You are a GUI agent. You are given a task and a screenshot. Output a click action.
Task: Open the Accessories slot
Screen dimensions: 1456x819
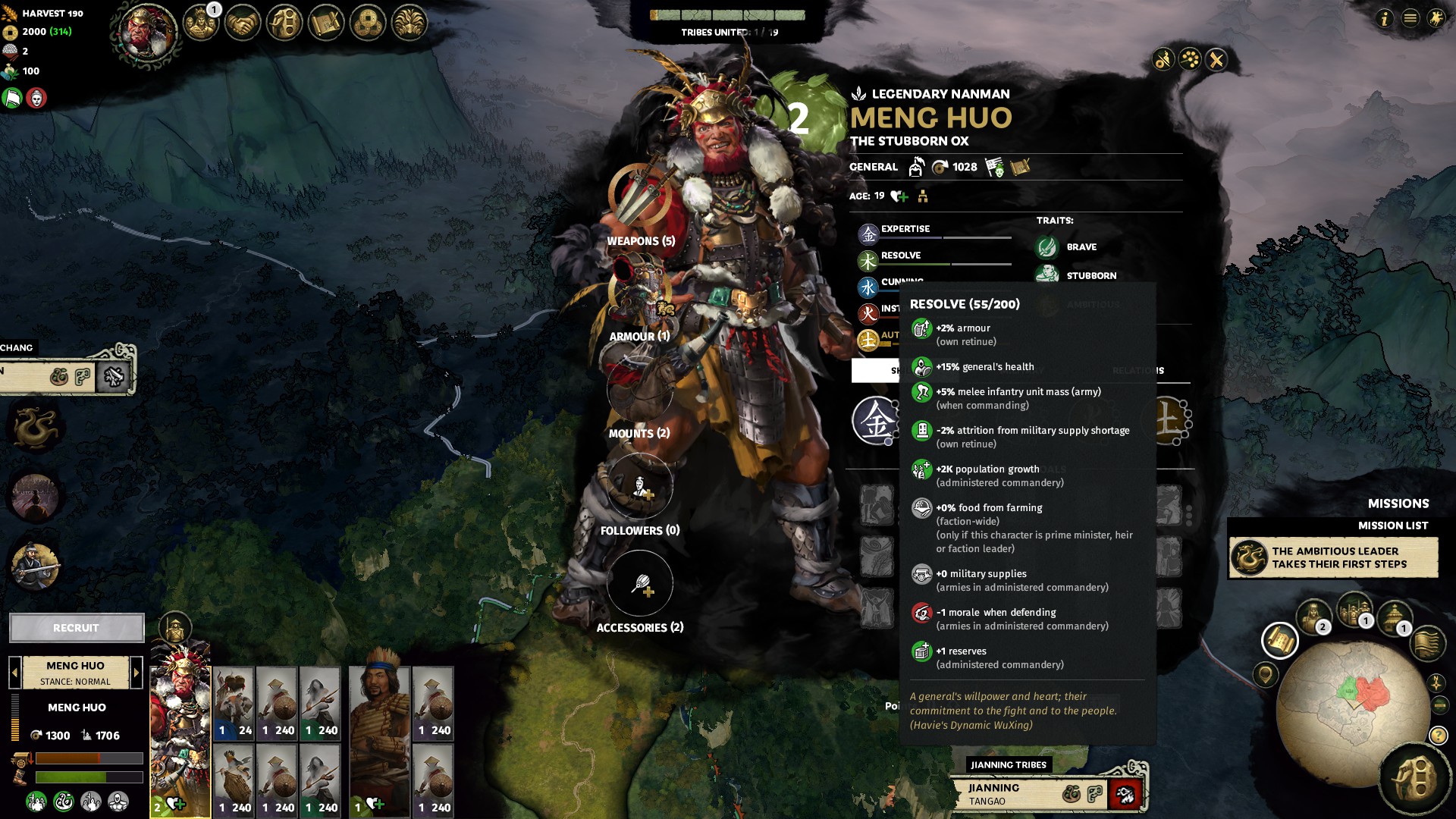(639, 583)
